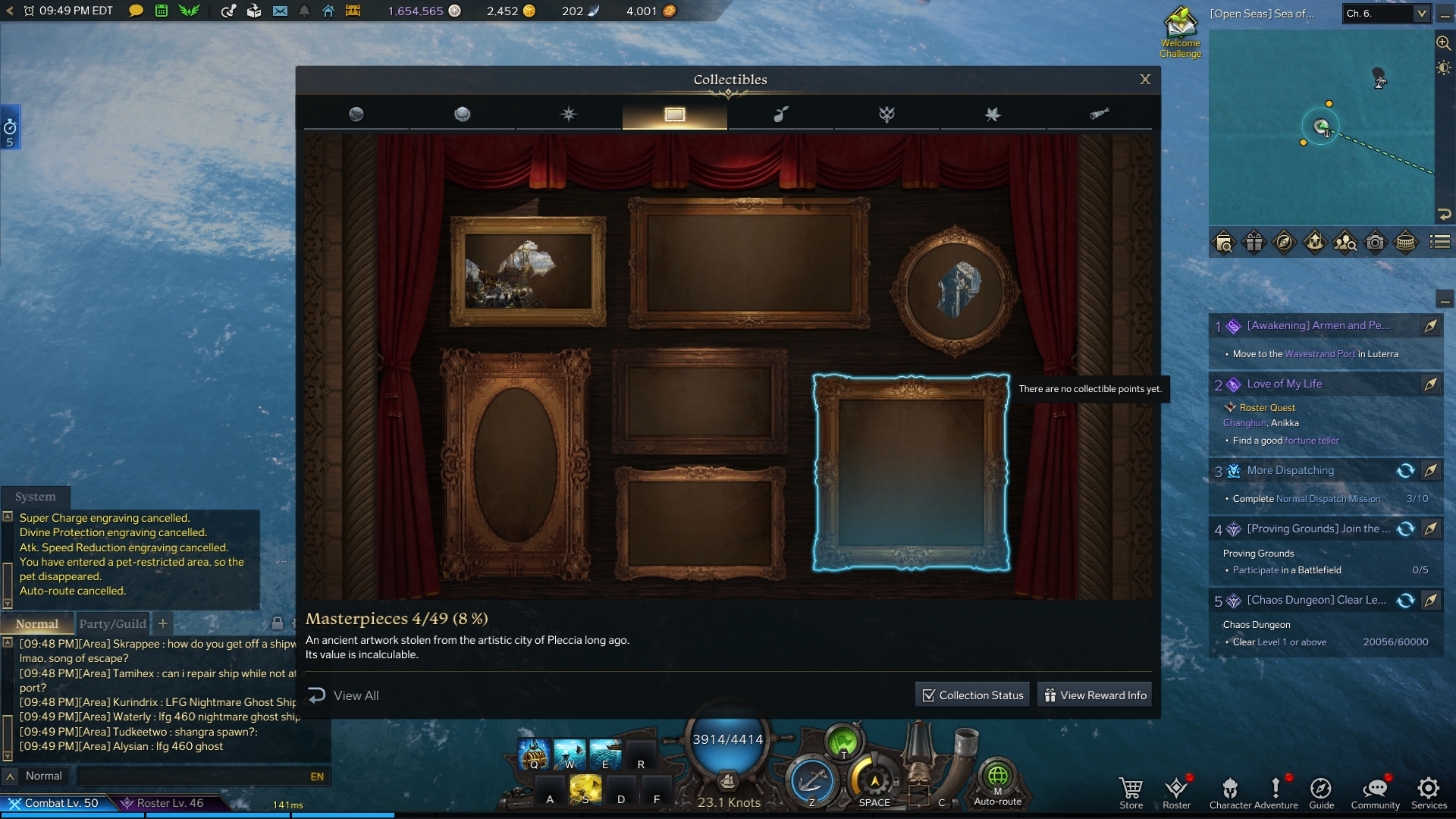The image size is (1456, 819).
Task: Click the compass navigation icon under the minimap
Action: pos(1285,243)
